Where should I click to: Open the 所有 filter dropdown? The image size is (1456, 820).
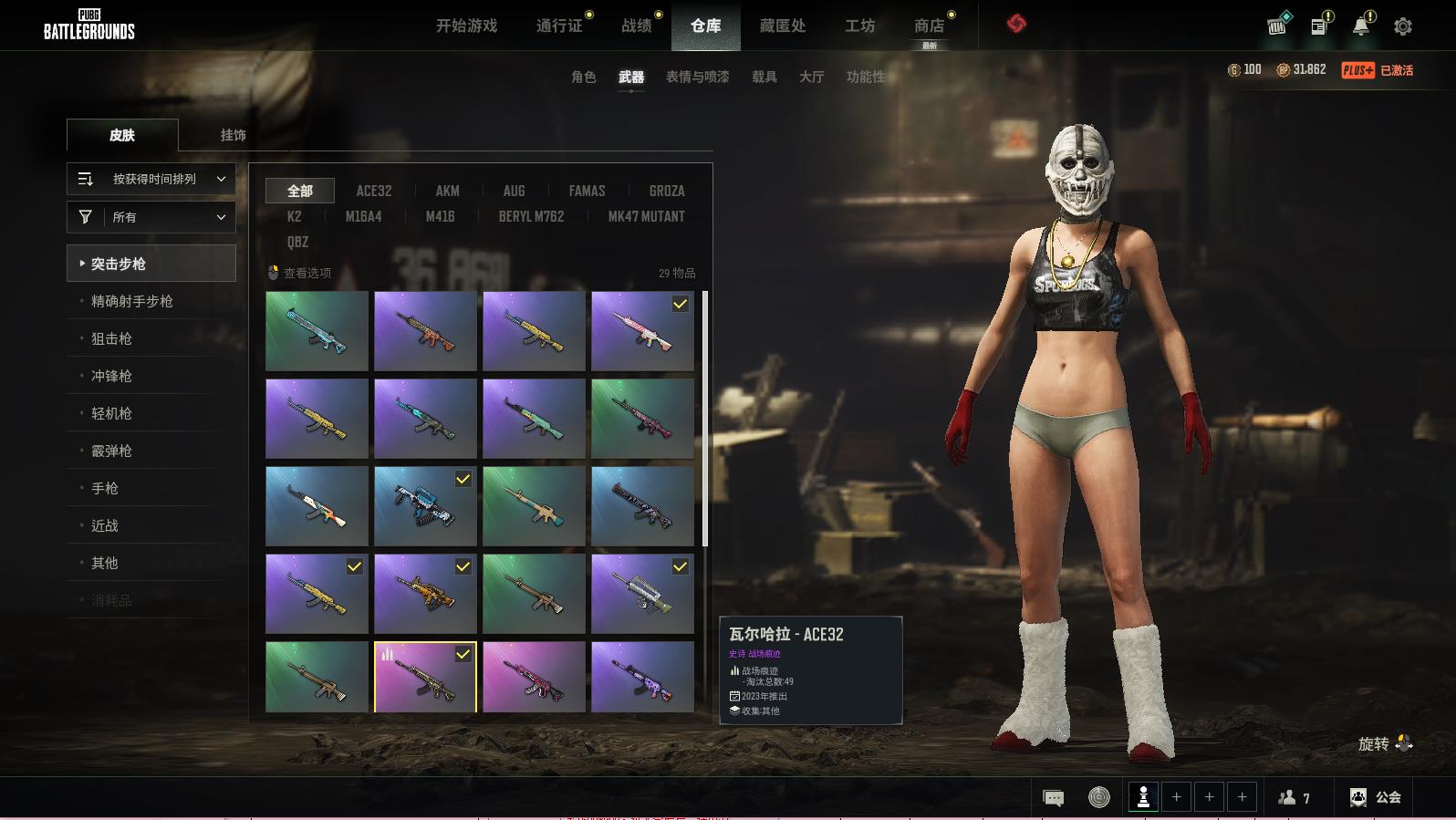(x=151, y=217)
